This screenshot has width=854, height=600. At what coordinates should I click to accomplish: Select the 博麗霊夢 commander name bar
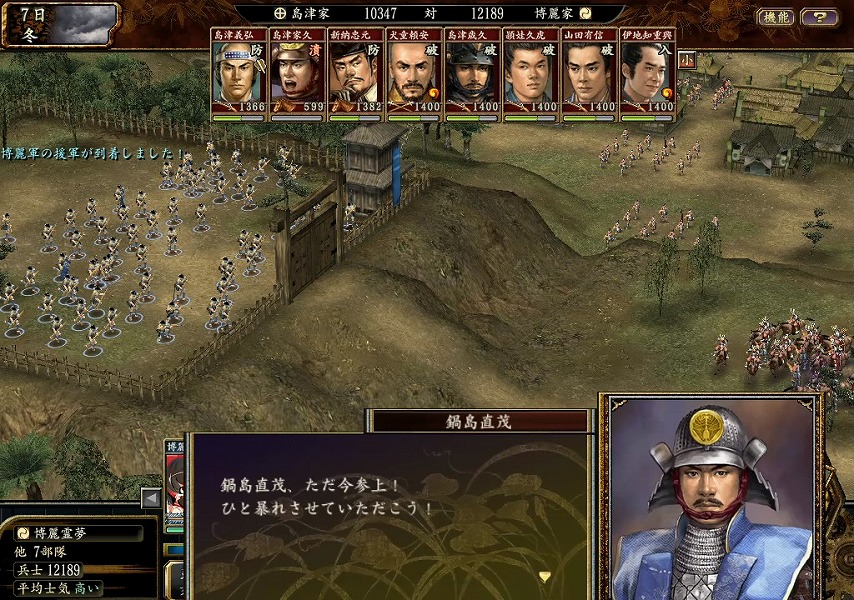tap(78, 533)
